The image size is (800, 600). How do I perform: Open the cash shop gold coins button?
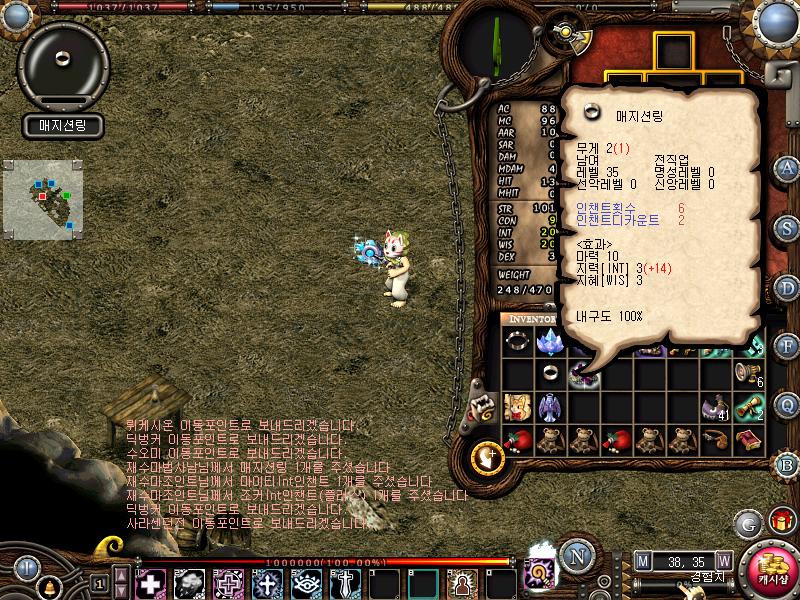click(x=770, y=570)
